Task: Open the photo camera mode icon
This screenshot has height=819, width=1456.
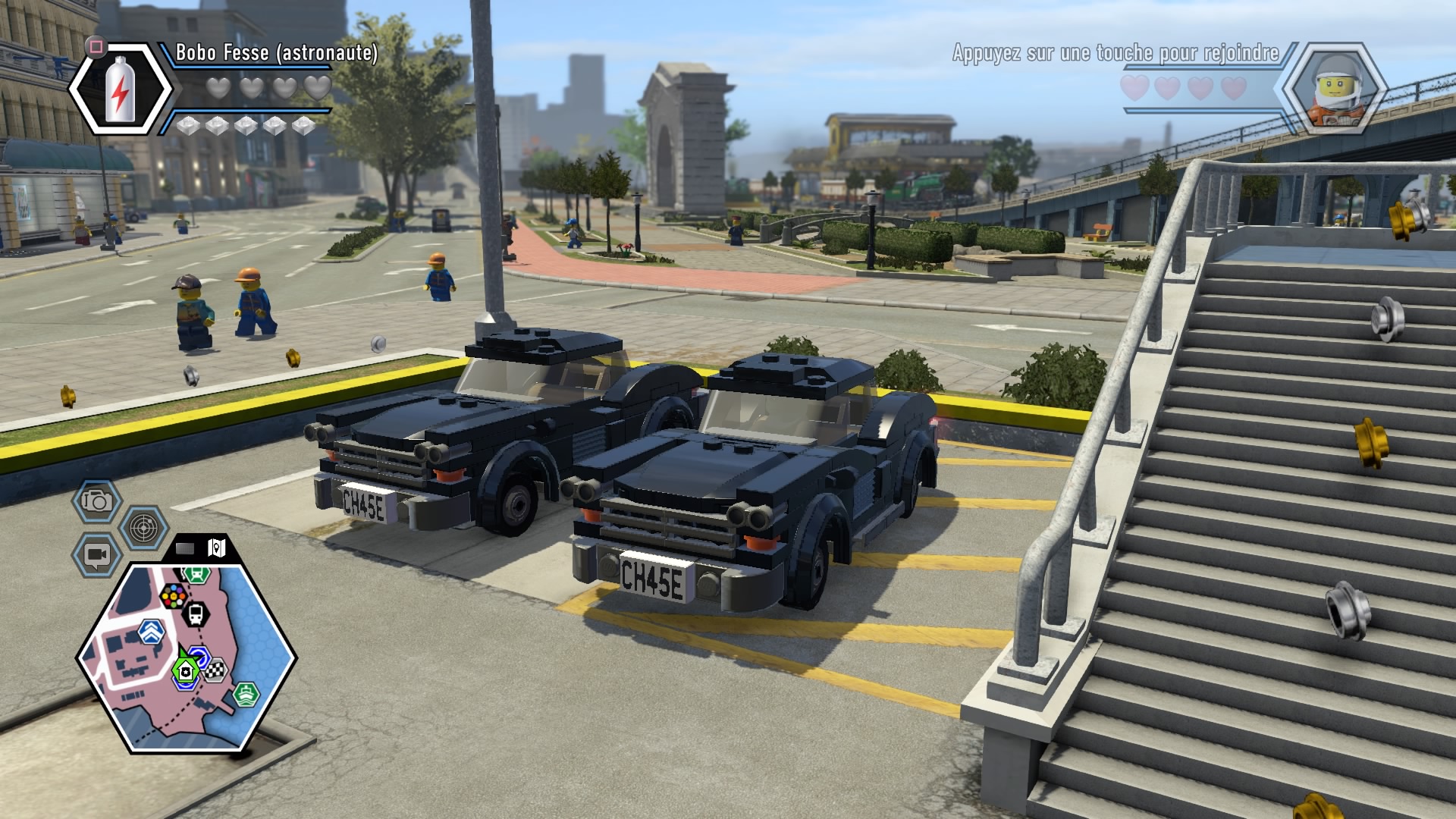Action: point(97,500)
